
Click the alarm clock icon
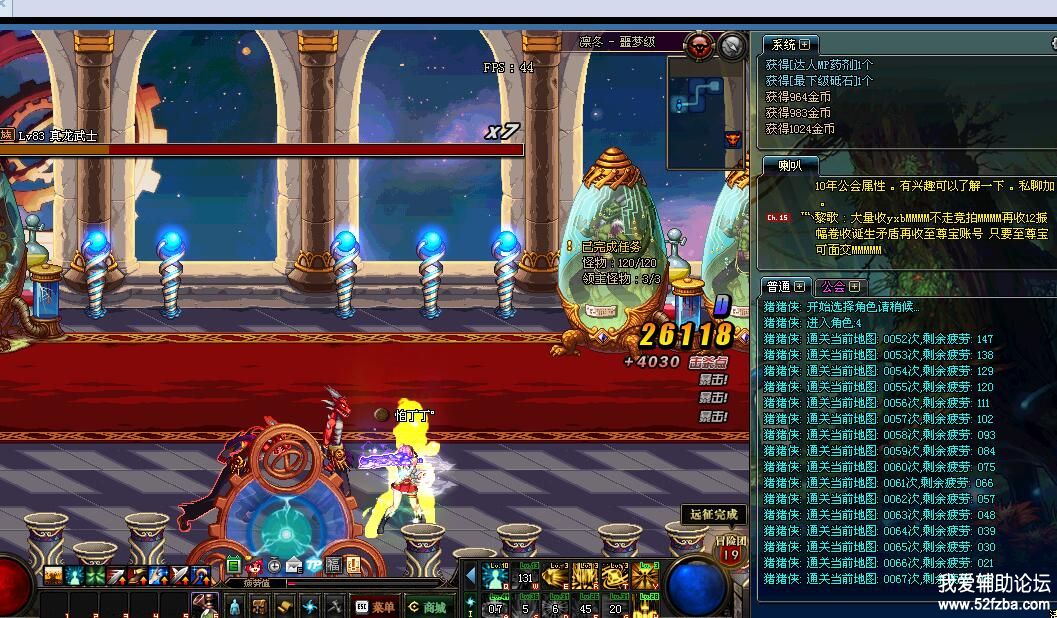coord(274,566)
